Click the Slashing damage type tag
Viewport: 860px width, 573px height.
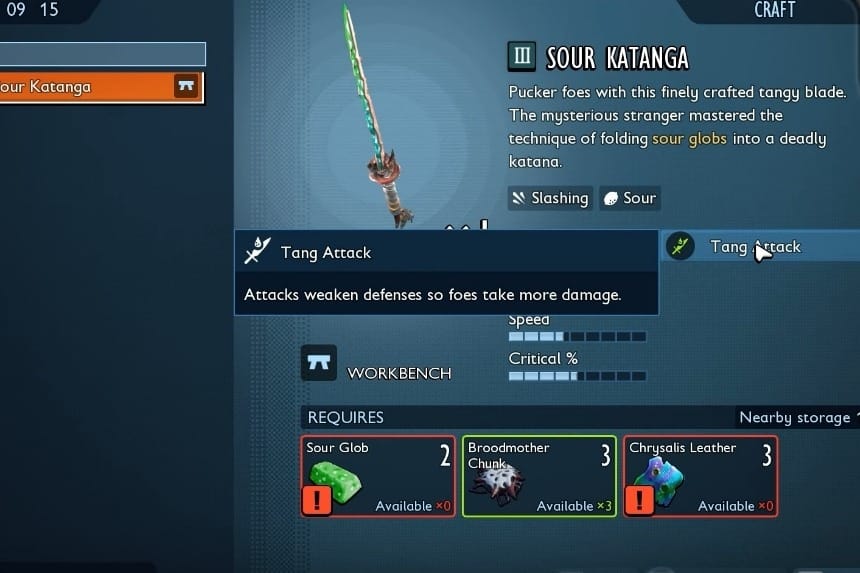[550, 198]
